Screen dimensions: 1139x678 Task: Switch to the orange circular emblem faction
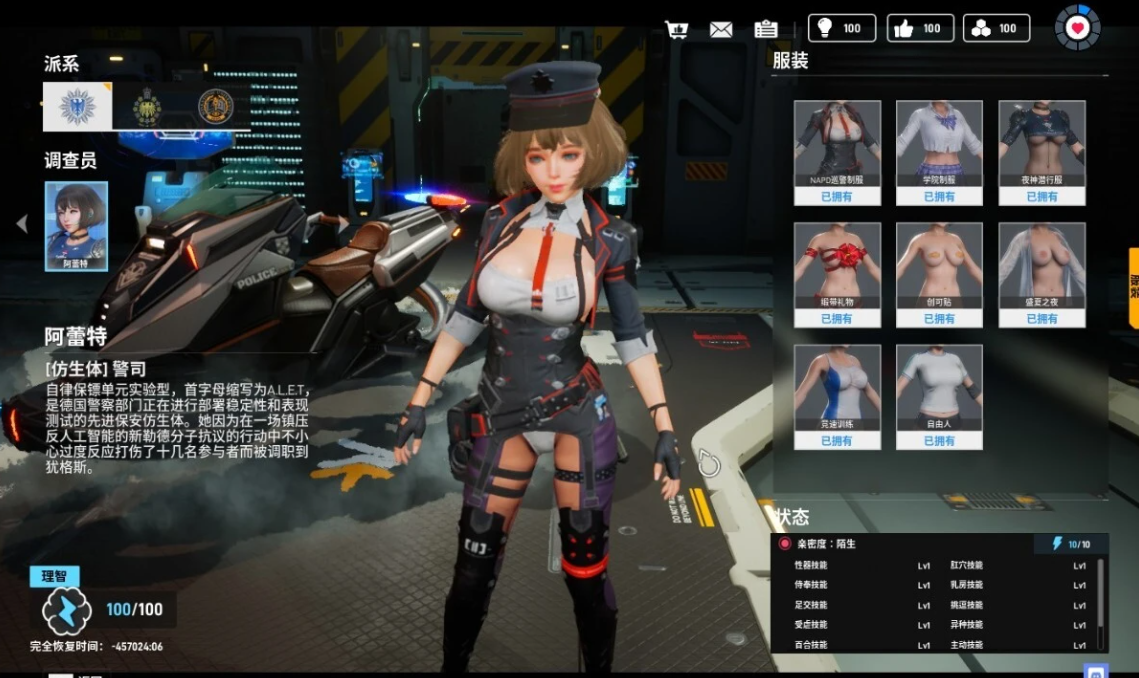click(x=215, y=106)
